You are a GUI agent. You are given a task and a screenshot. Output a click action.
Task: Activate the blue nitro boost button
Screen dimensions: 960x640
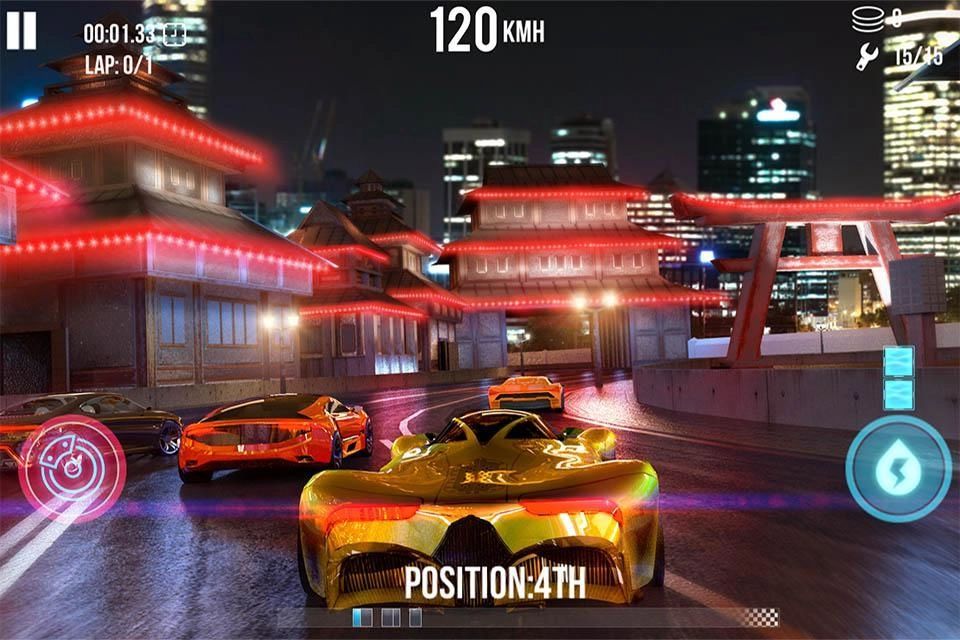point(898,468)
